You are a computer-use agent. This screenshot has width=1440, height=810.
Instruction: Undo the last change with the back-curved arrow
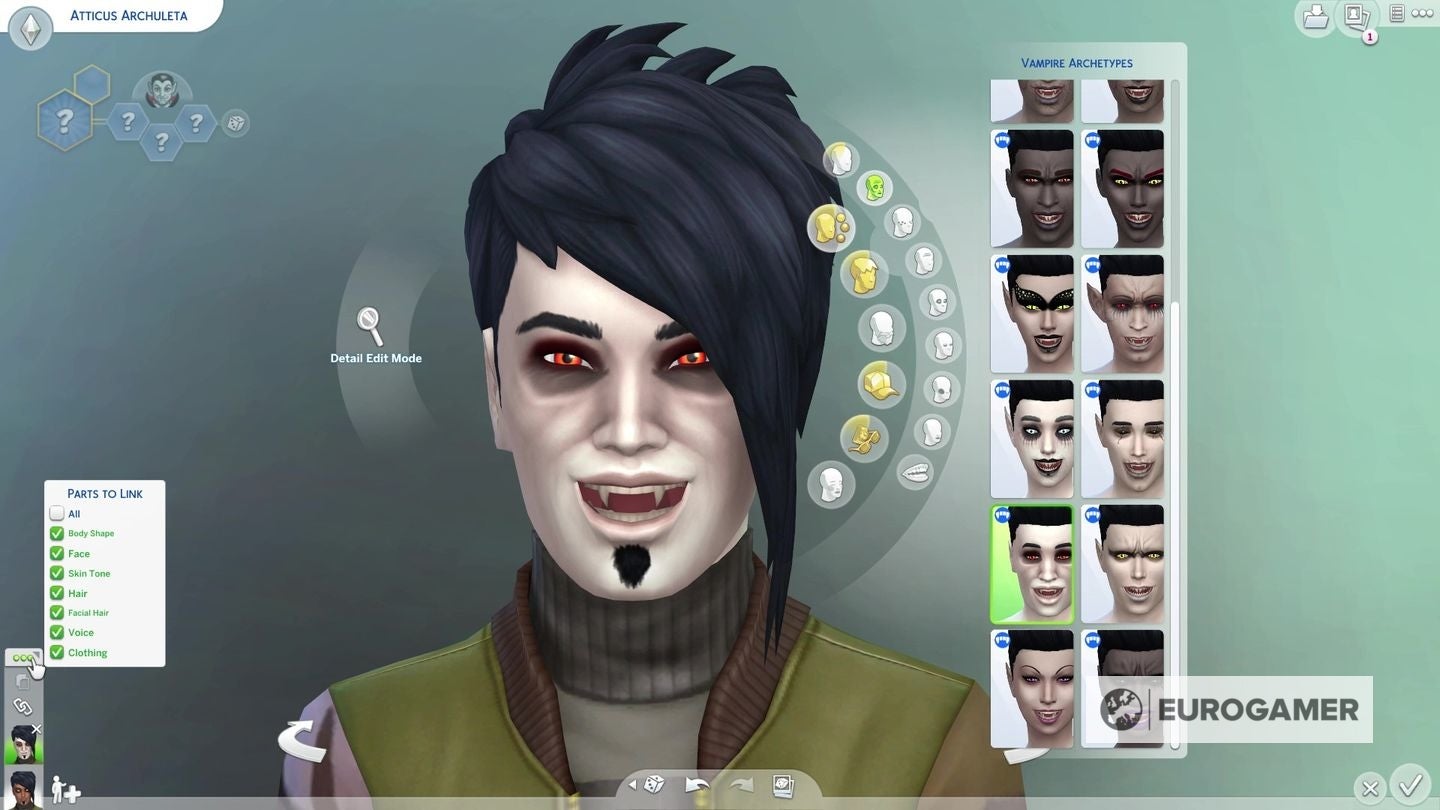point(698,785)
